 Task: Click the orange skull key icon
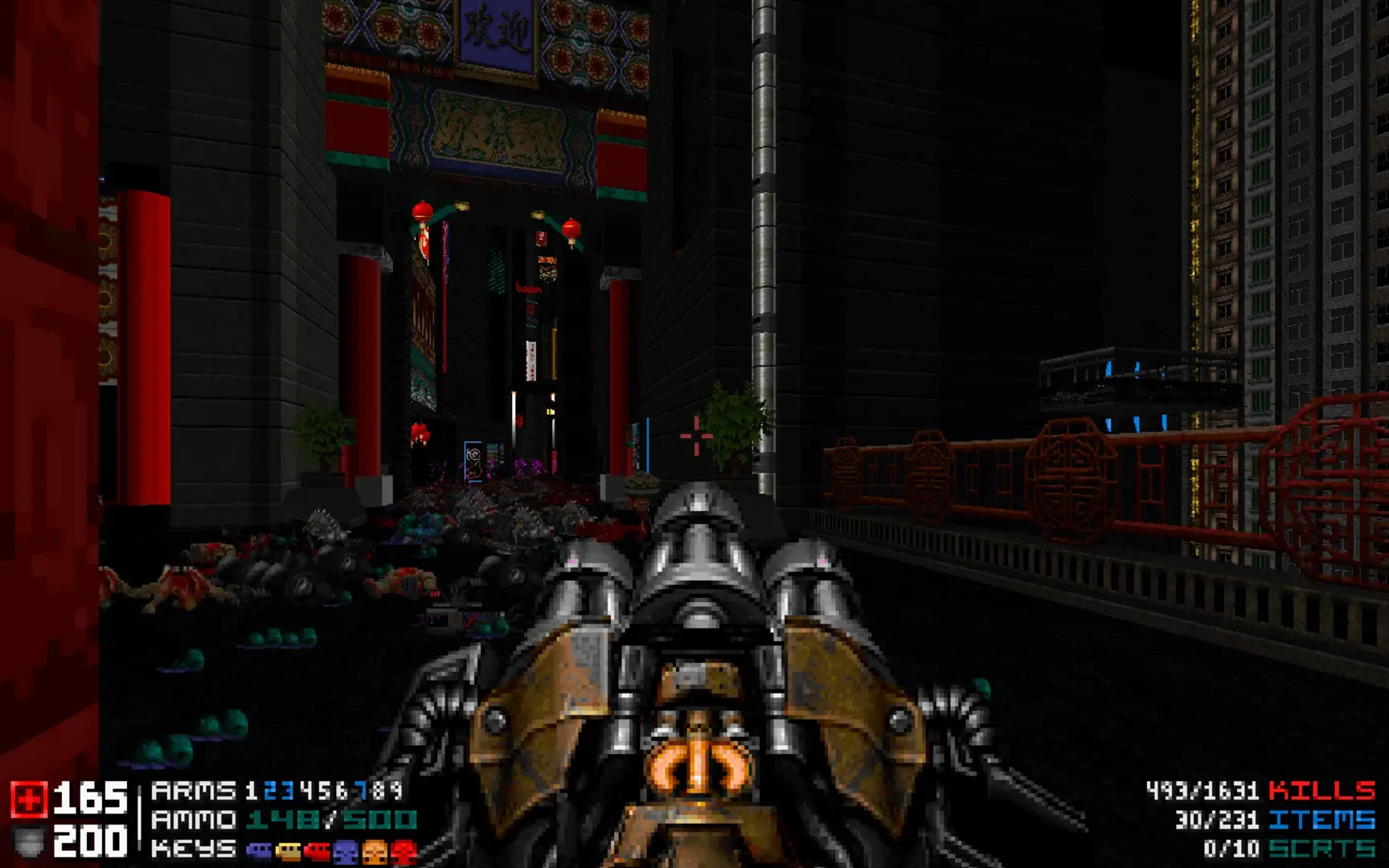pos(375,852)
